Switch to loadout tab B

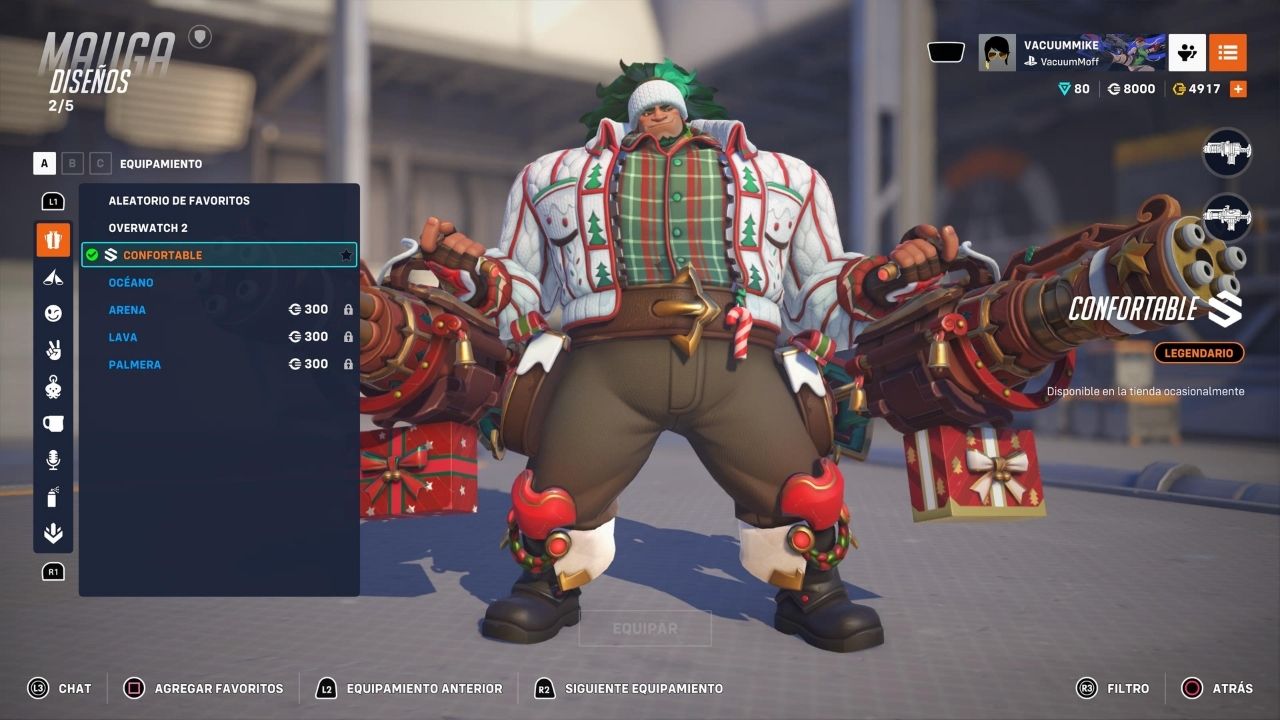(72, 163)
